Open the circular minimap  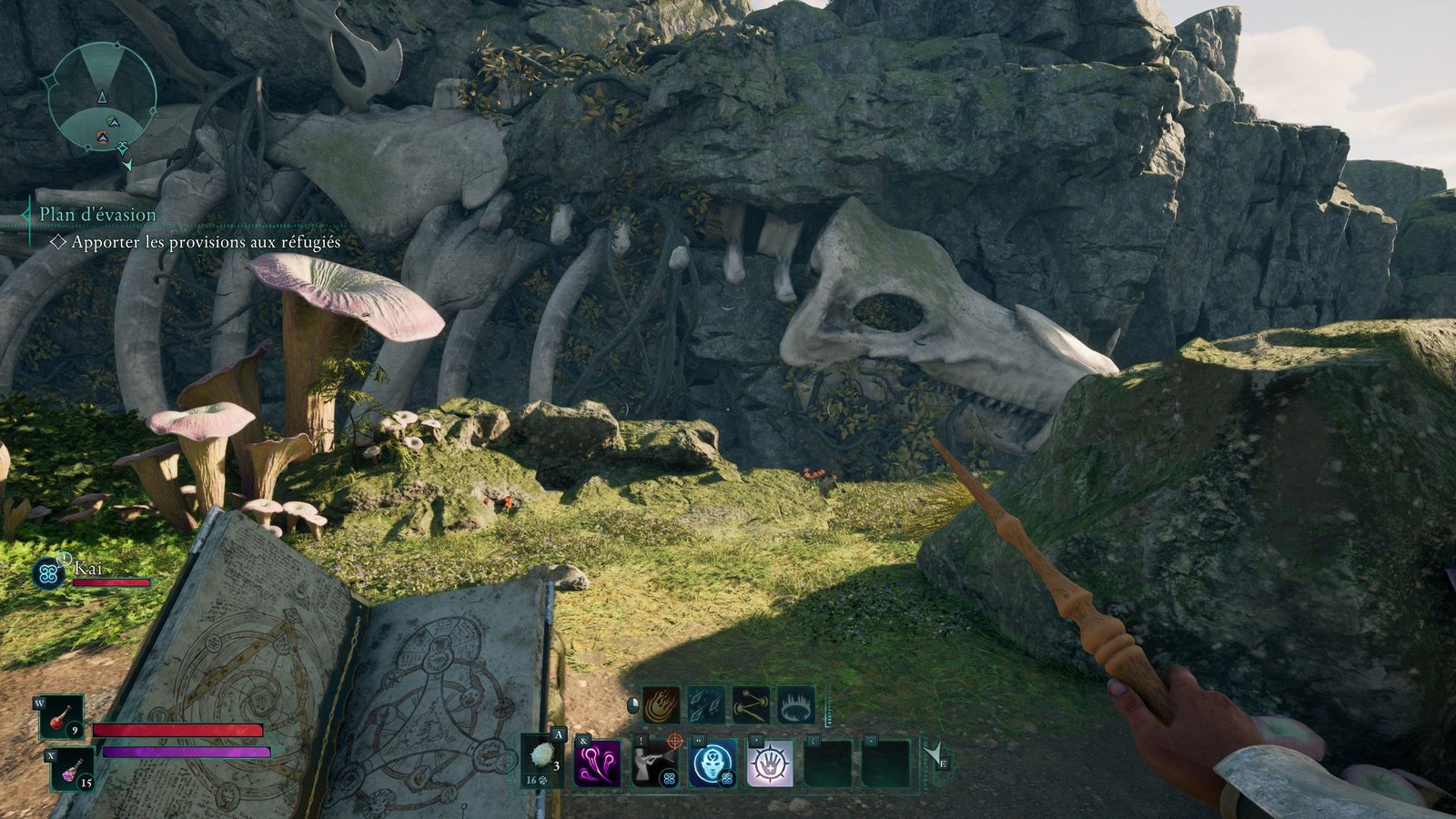pyautogui.click(x=102, y=96)
